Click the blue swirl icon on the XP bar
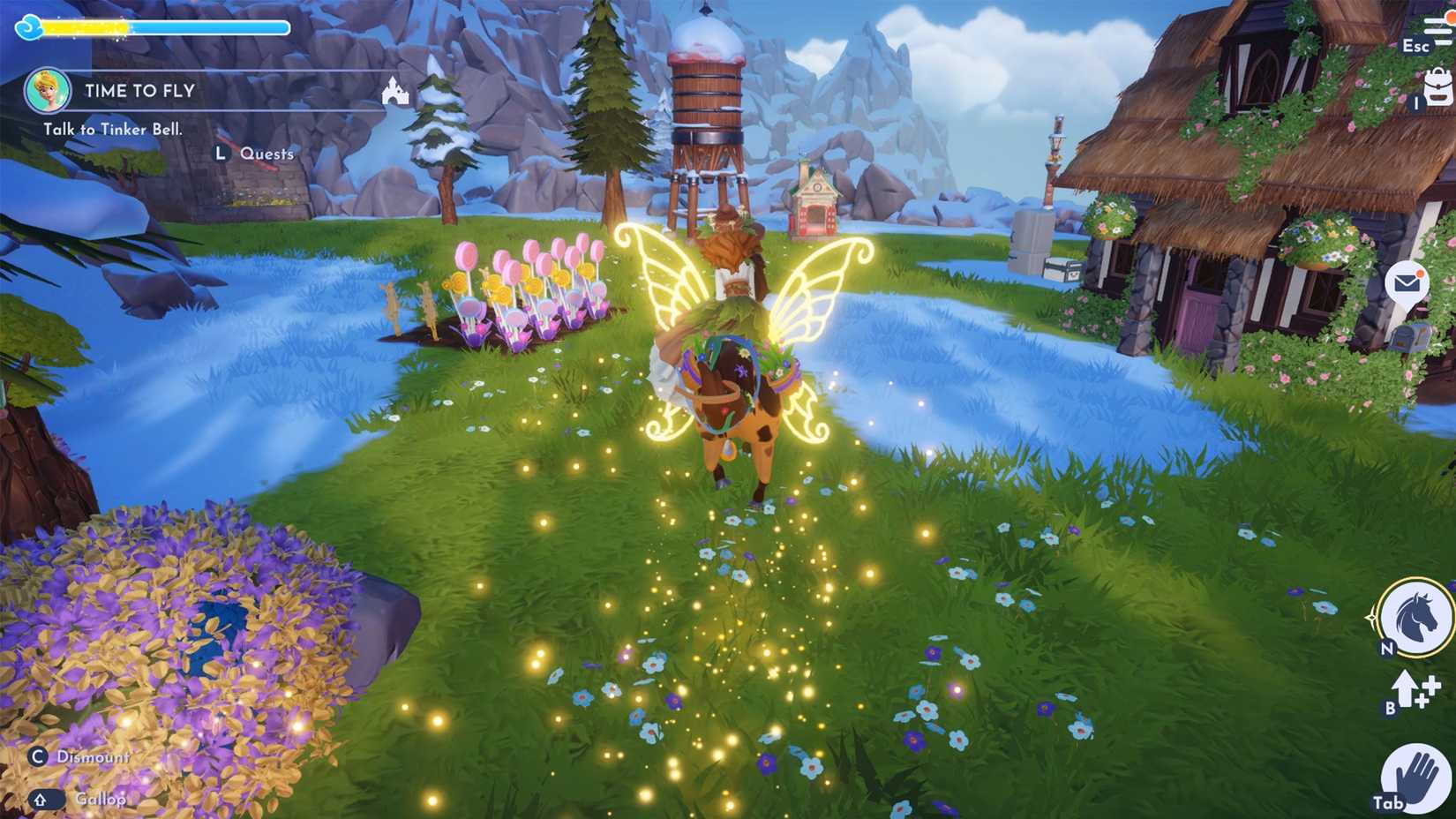Viewport: 1456px width, 819px height. click(29, 27)
